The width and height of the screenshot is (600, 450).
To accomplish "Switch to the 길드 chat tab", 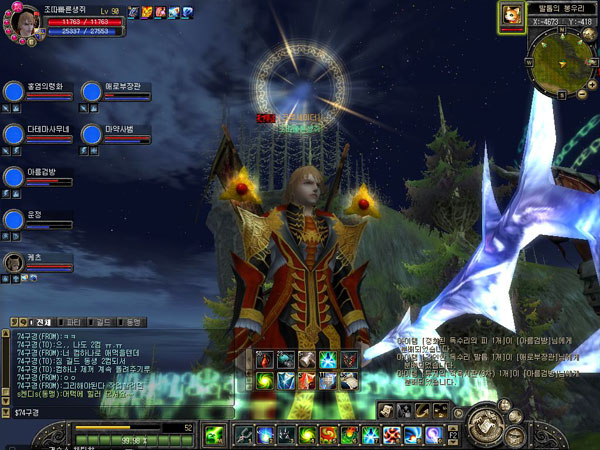I will click(x=102, y=322).
